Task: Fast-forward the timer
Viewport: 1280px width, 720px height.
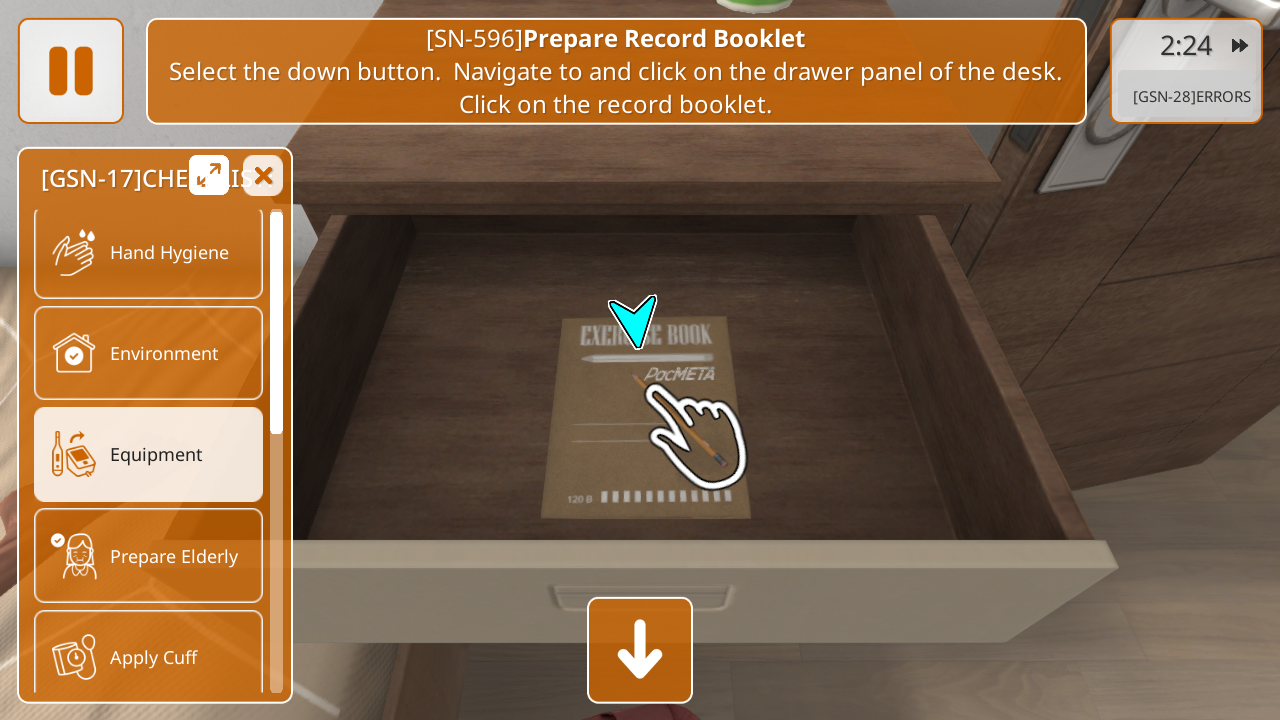Action: click(1240, 46)
